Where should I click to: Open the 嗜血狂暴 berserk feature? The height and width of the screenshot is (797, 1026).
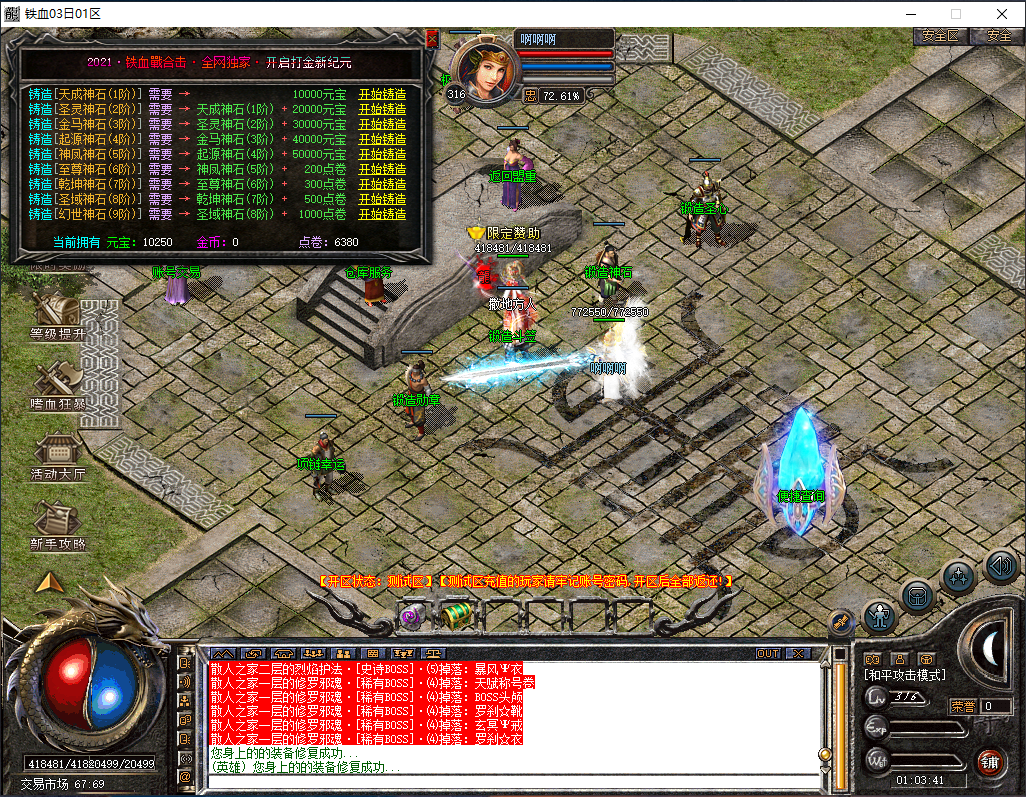[57, 388]
